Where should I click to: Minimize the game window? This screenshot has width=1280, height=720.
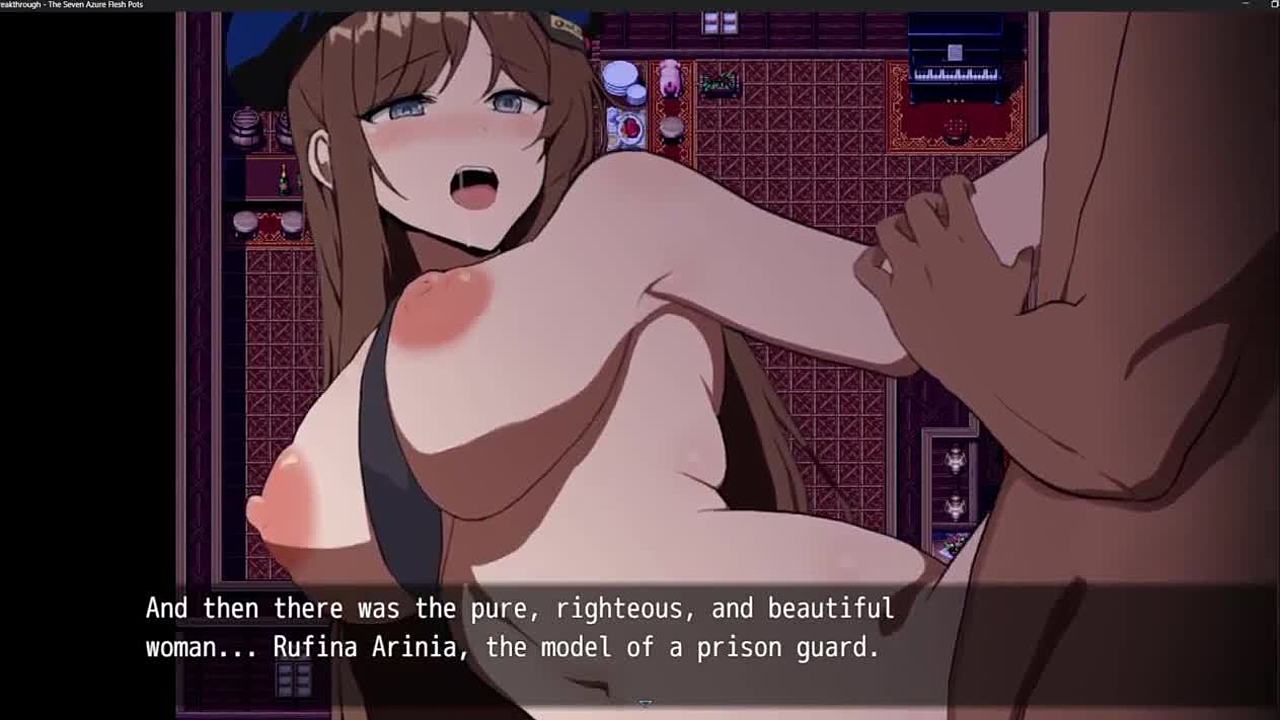click(1245, 5)
